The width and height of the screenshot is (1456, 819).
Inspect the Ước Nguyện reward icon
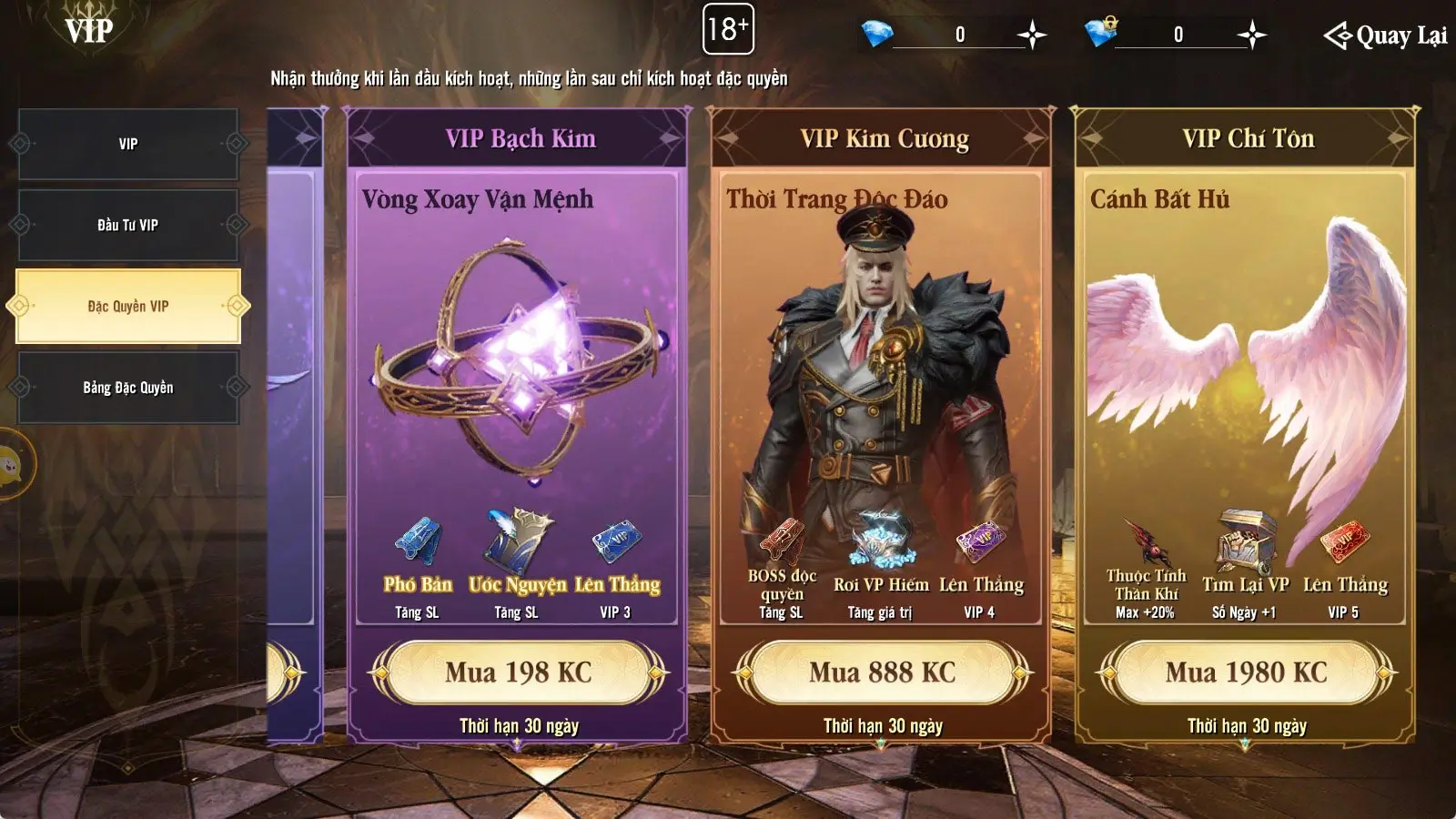[517, 541]
